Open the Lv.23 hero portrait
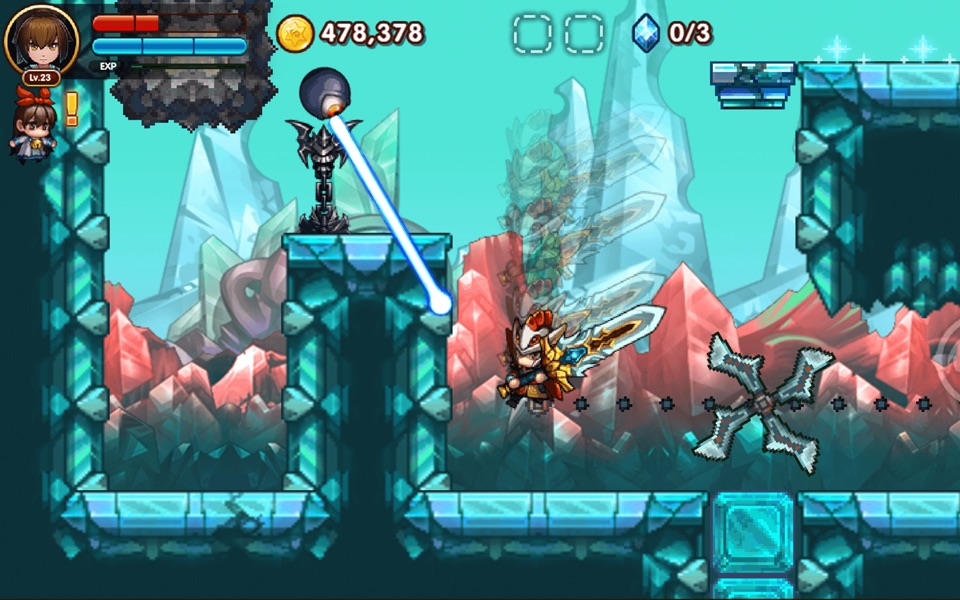The image size is (960, 600). coord(41,41)
